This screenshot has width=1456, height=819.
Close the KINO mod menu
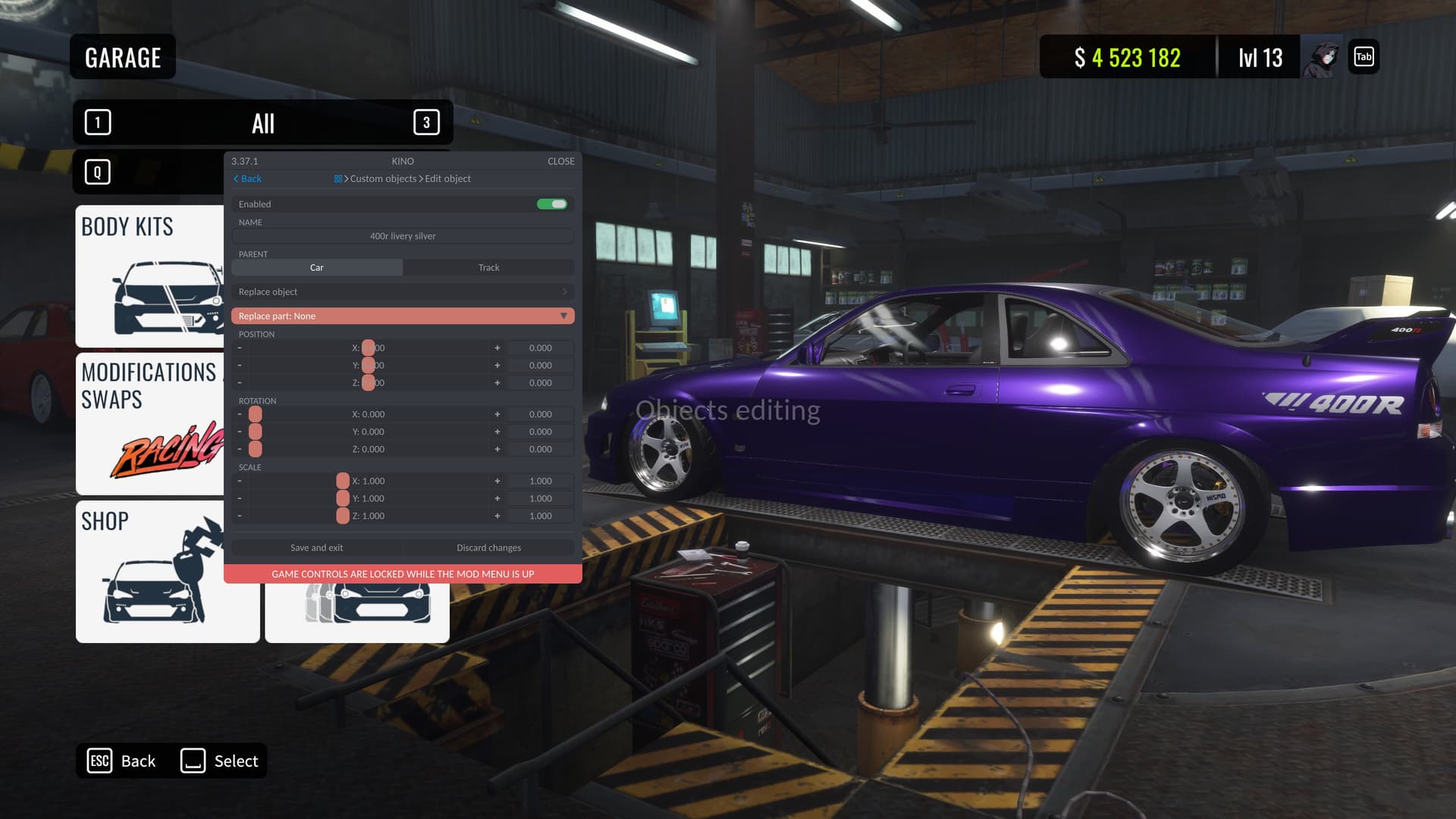tap(560, 161)
